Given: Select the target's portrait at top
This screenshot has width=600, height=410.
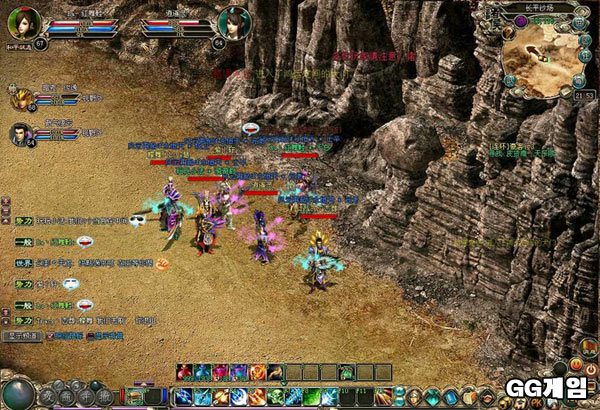Looking at the screenshot, I should (x=232, y=21).
